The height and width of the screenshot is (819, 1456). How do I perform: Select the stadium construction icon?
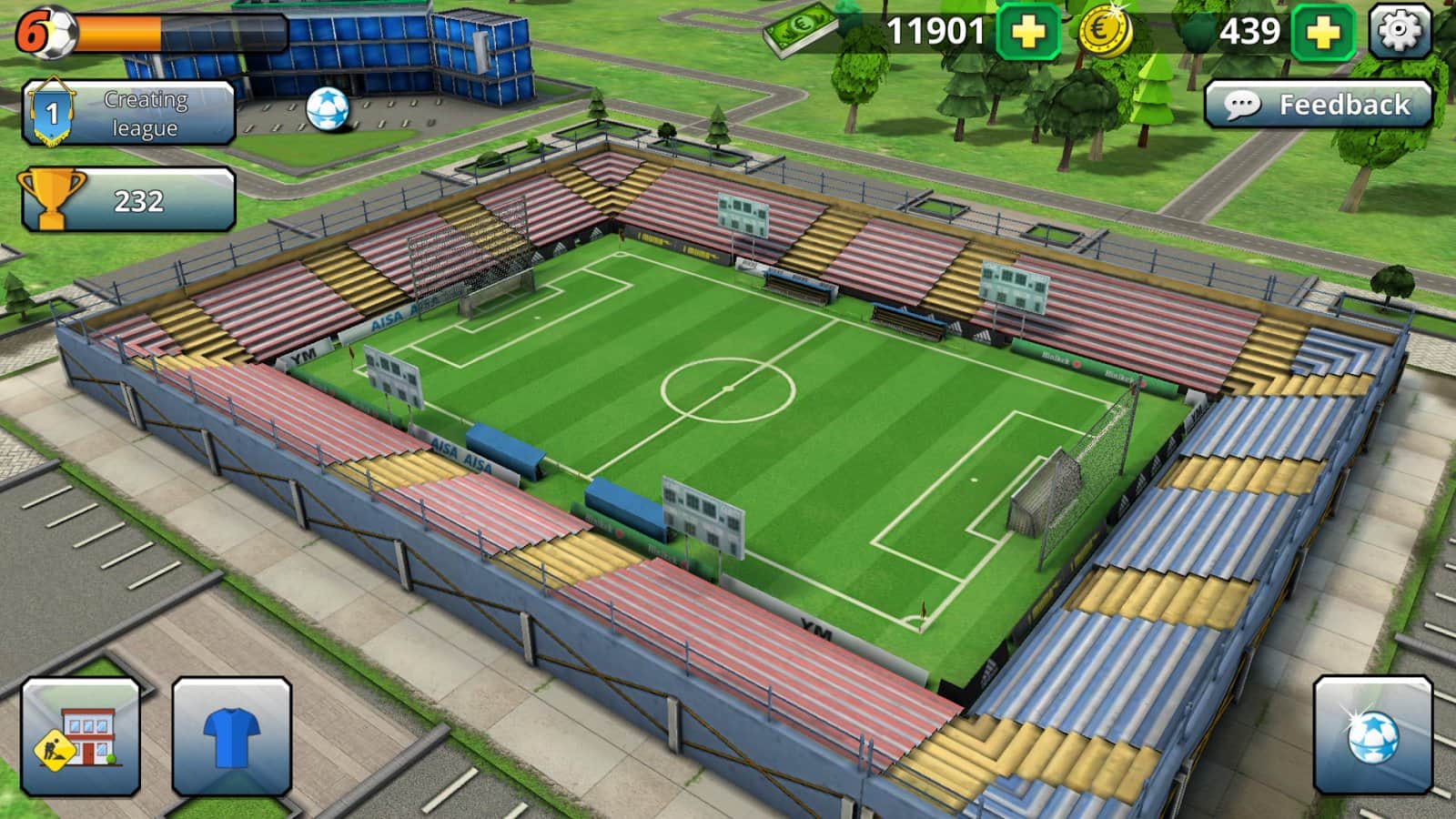pyautogui.click(x=80, y=733)
